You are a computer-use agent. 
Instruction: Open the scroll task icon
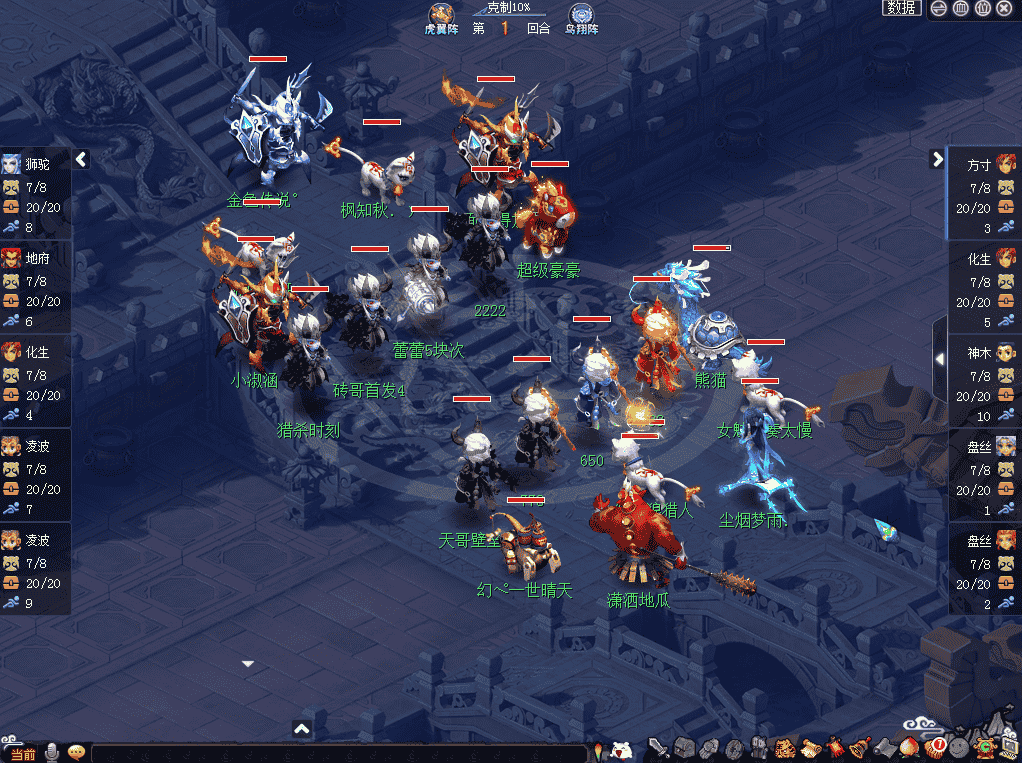click(810, 748)
